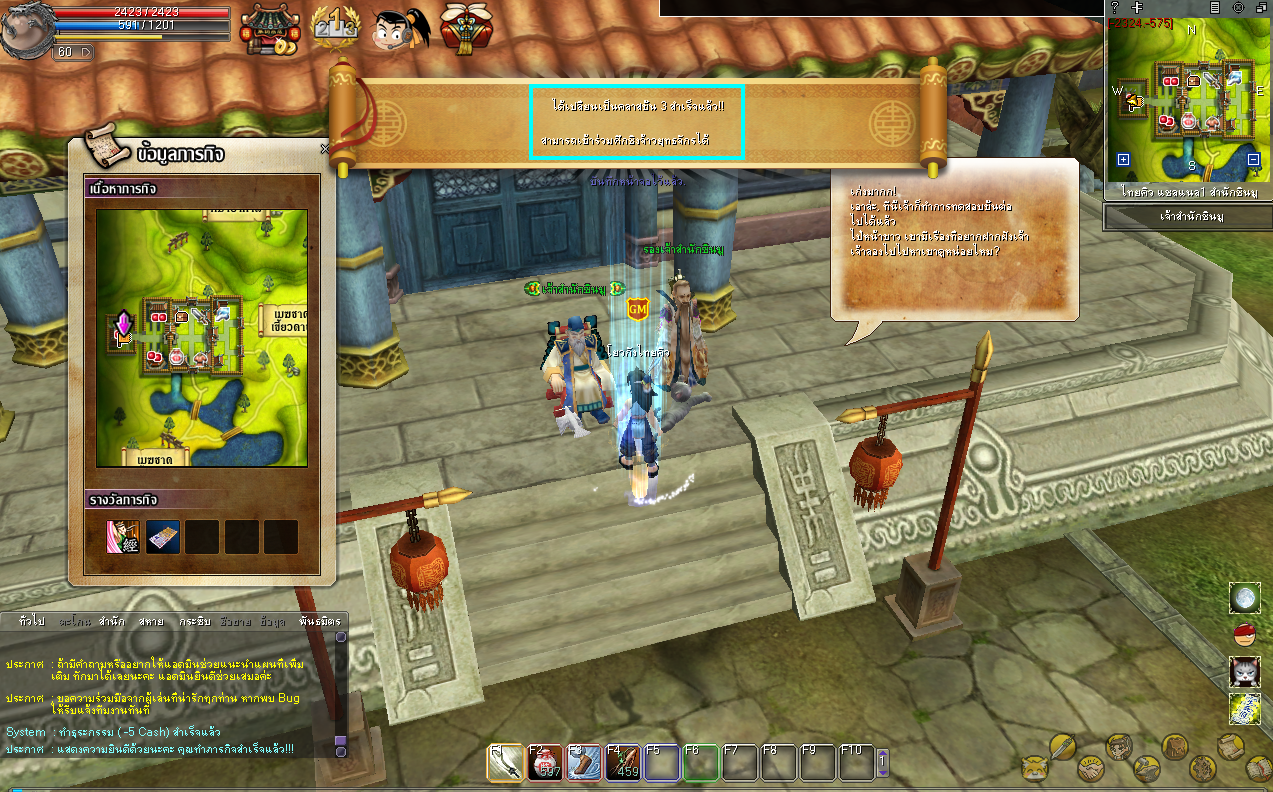Screen dimensions: 1273x792
Task: Switch to the พันธมิตร chat tab
Action: point(319,621)
